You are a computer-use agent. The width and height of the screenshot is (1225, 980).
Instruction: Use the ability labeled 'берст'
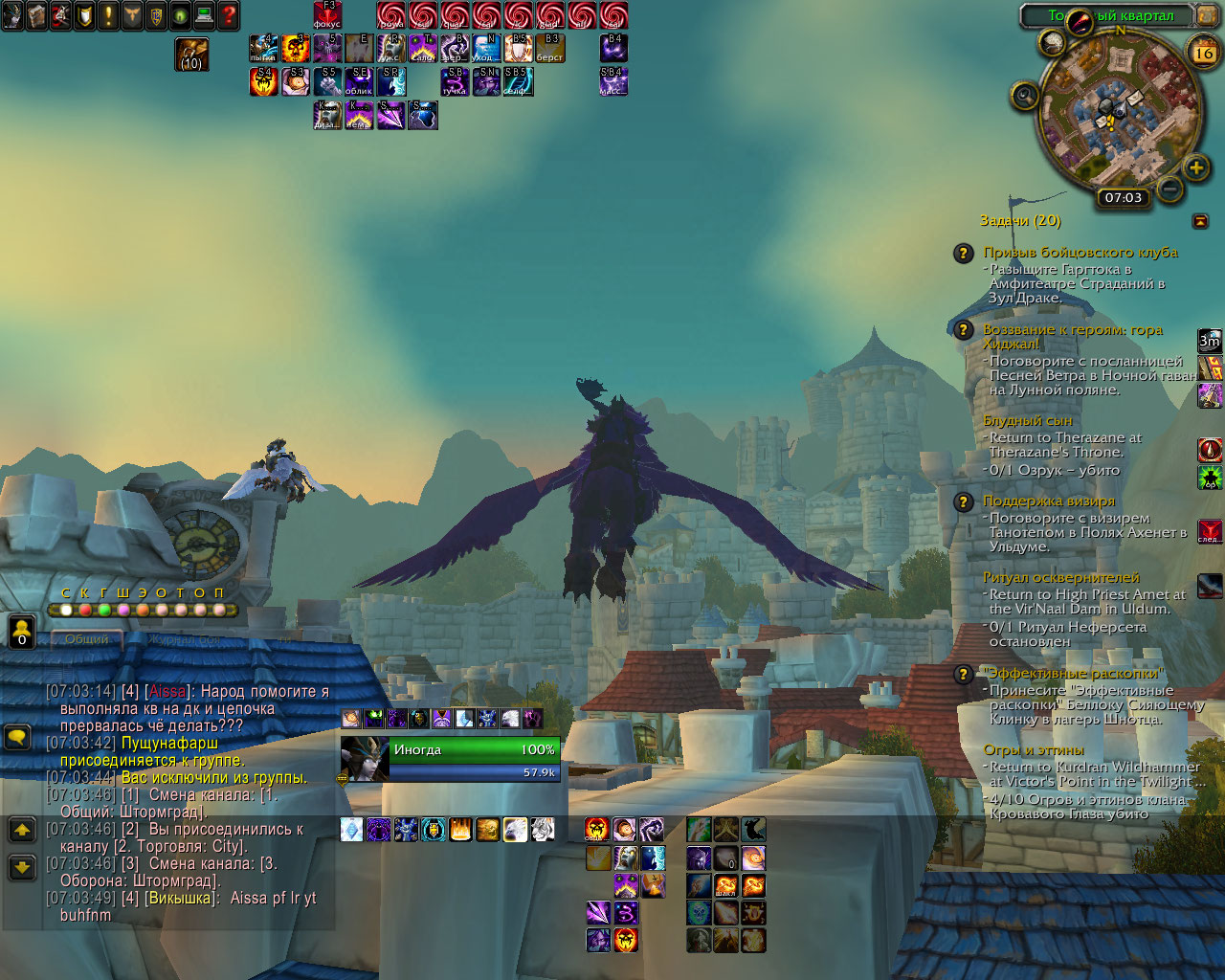pos(549,48)
